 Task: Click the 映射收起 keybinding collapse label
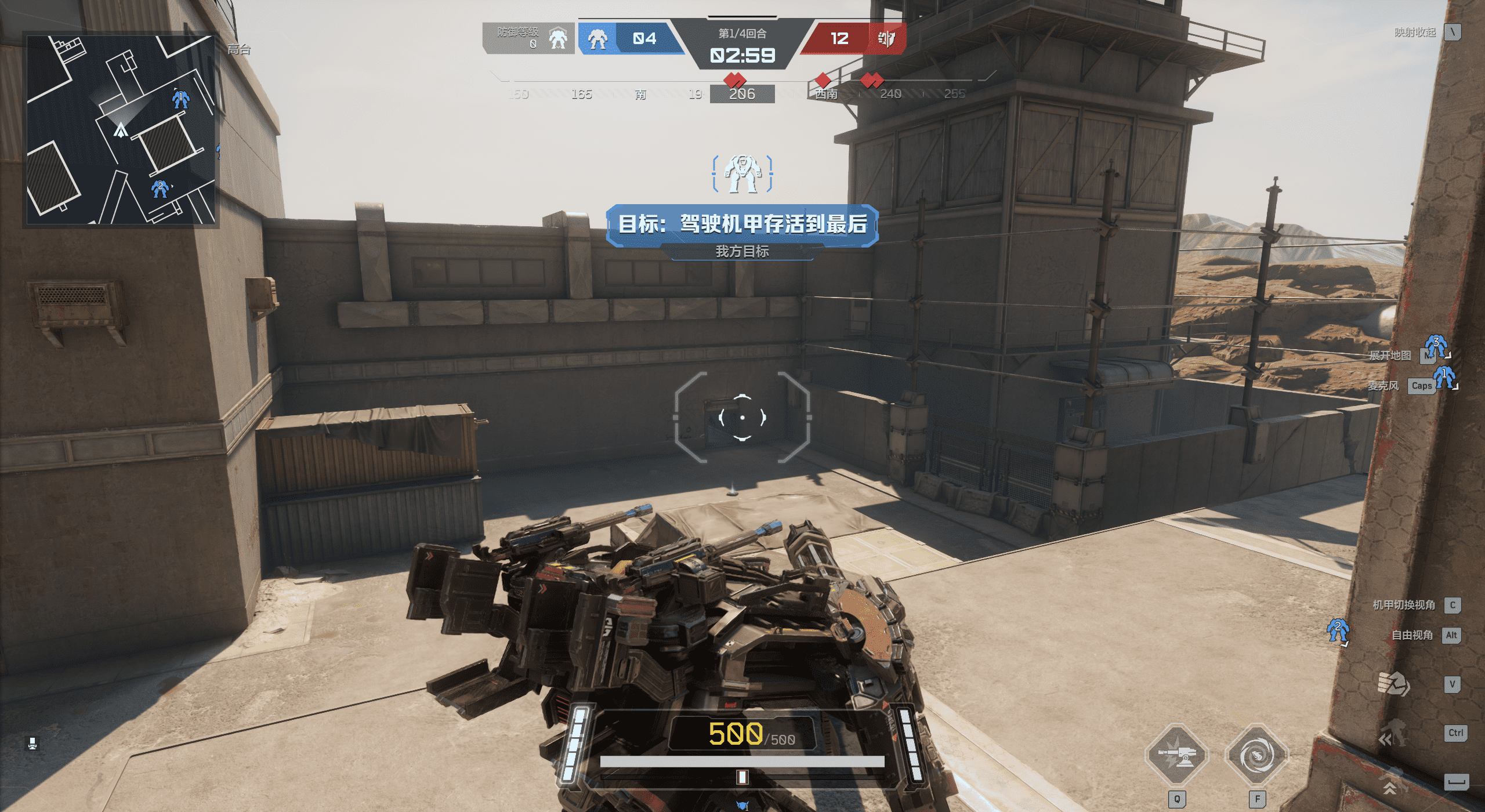point(1415,32)
